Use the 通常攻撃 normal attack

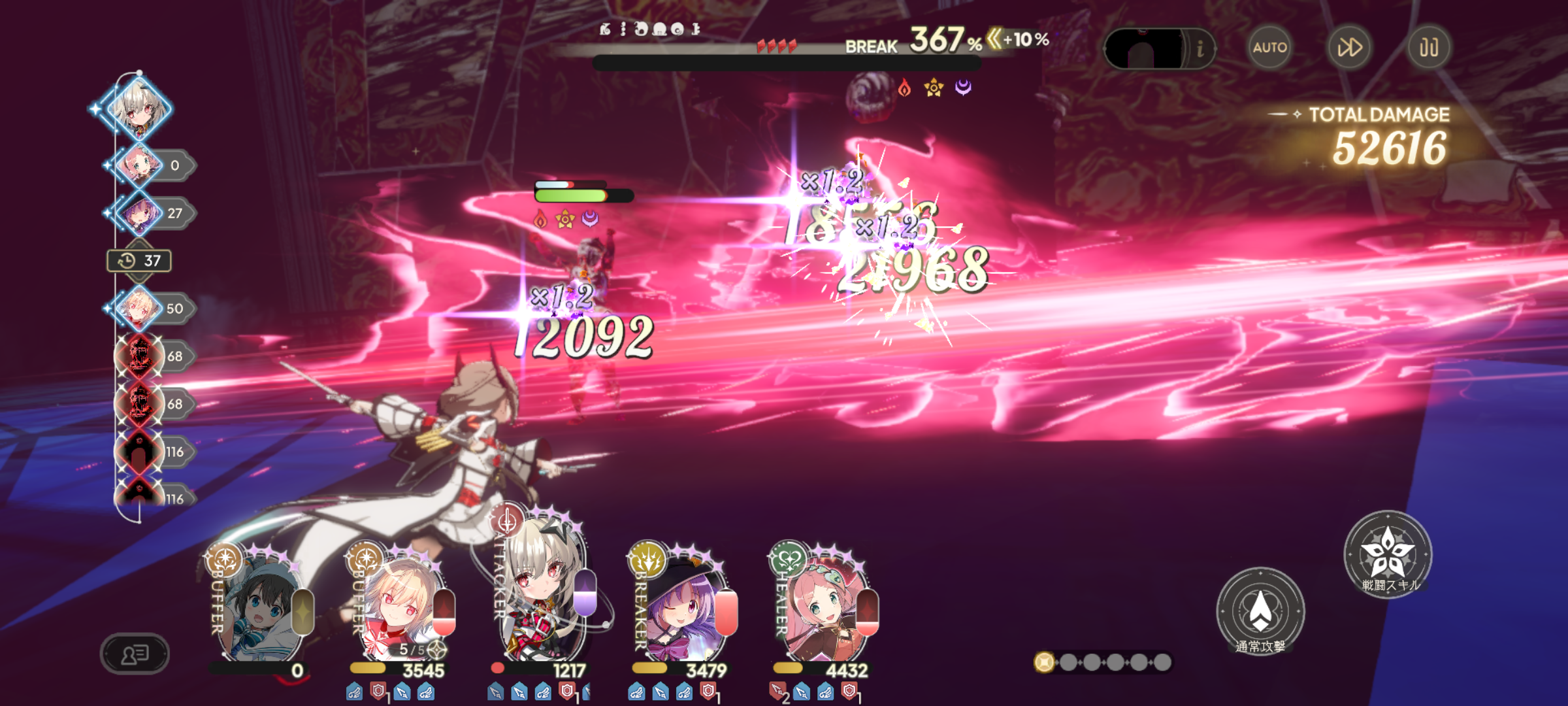point(1260,611)
